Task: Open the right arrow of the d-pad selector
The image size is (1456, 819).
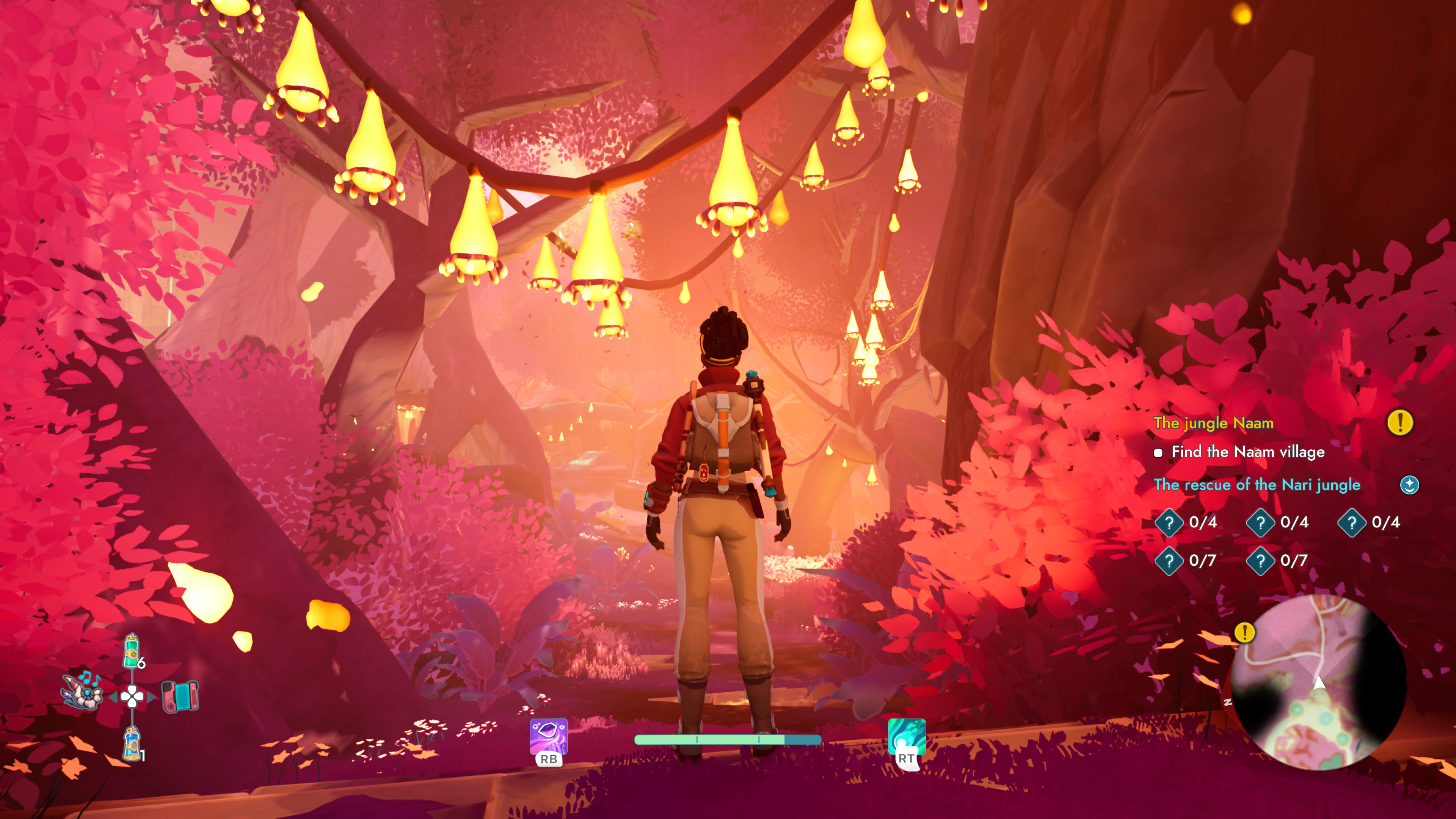Action: (152, 697)
